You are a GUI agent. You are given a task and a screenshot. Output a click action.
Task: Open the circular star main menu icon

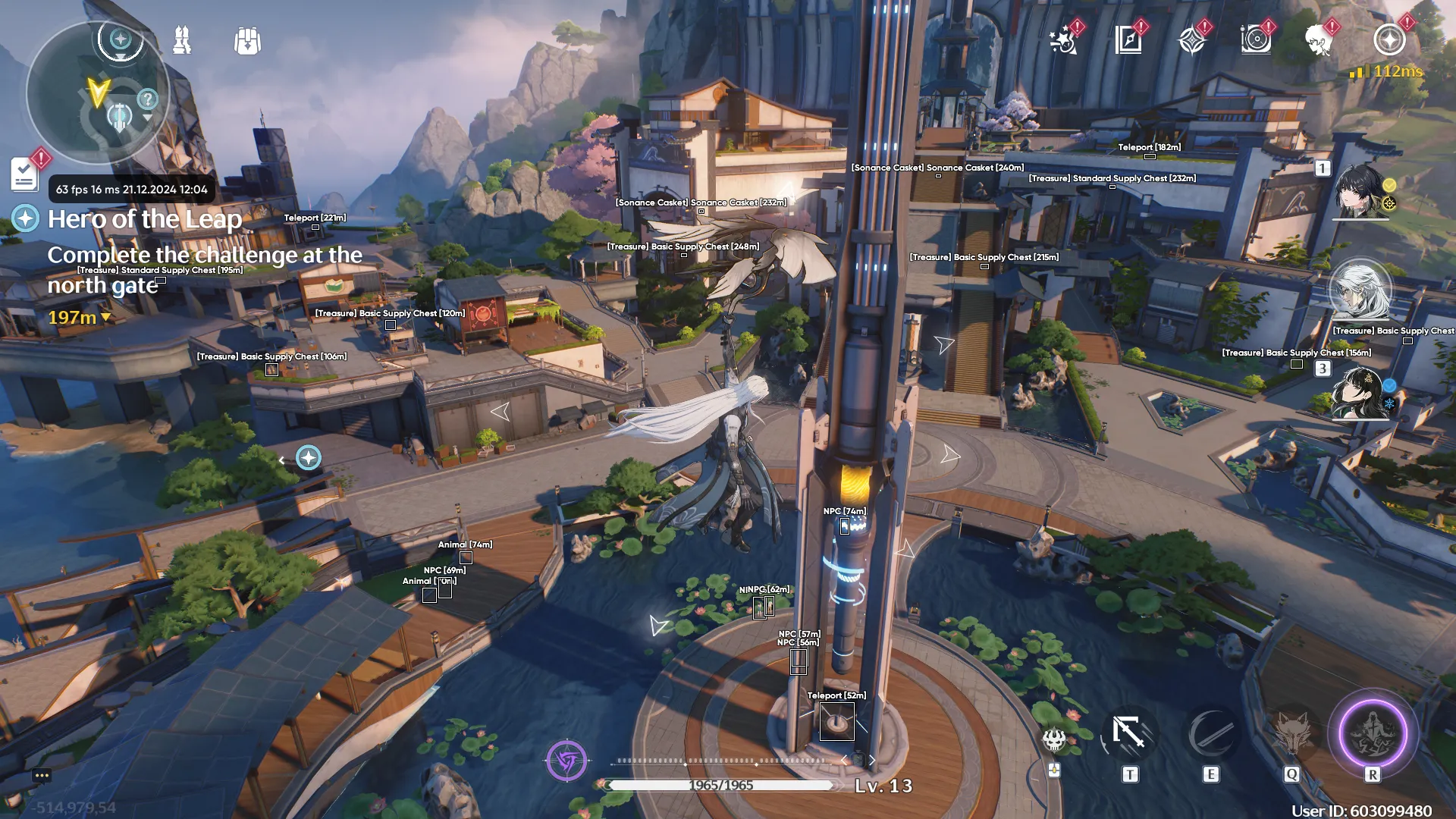(x=1389, y=40)
